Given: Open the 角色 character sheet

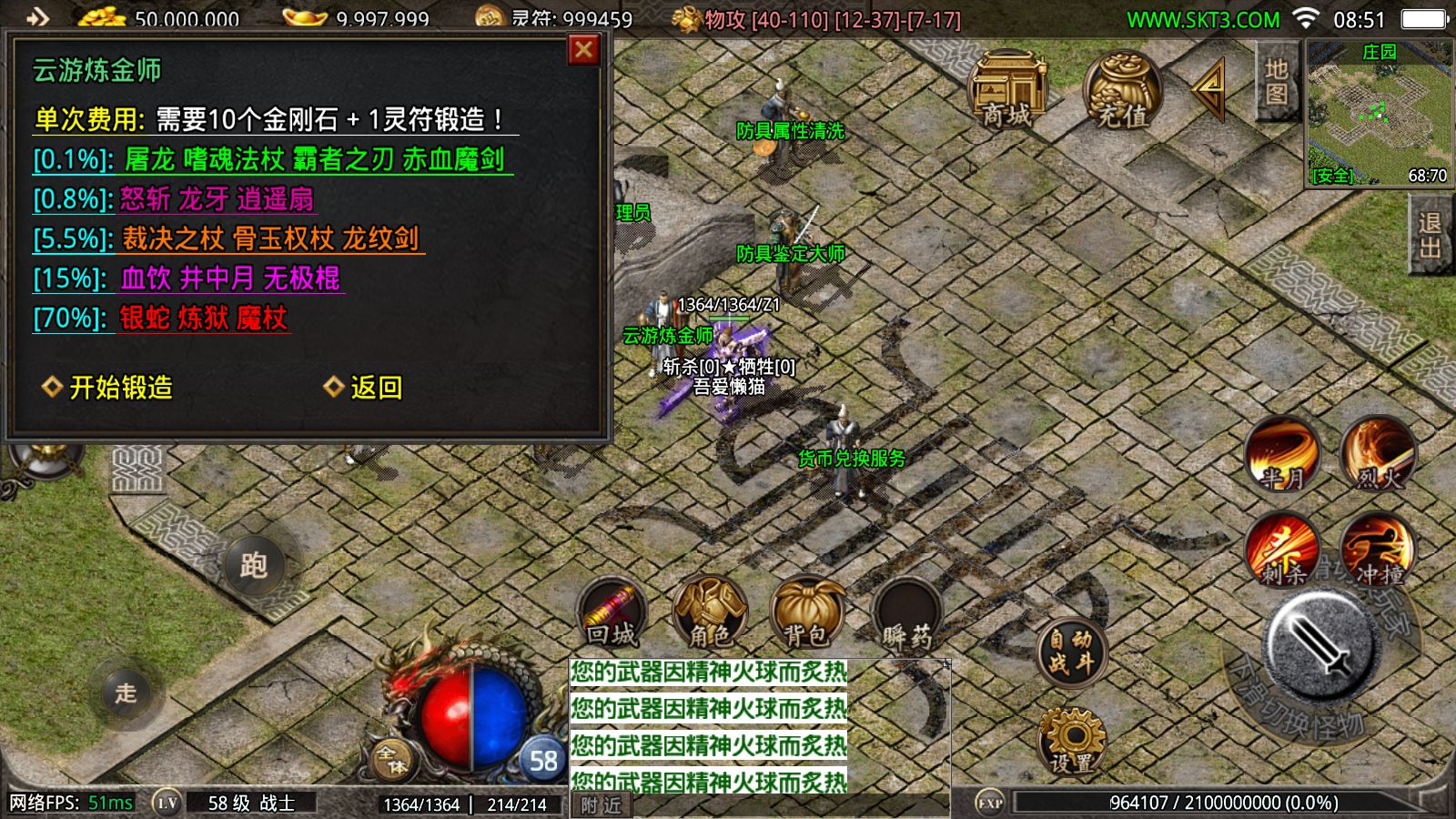Looking at the screenshot, I should [x=710, y=613].
